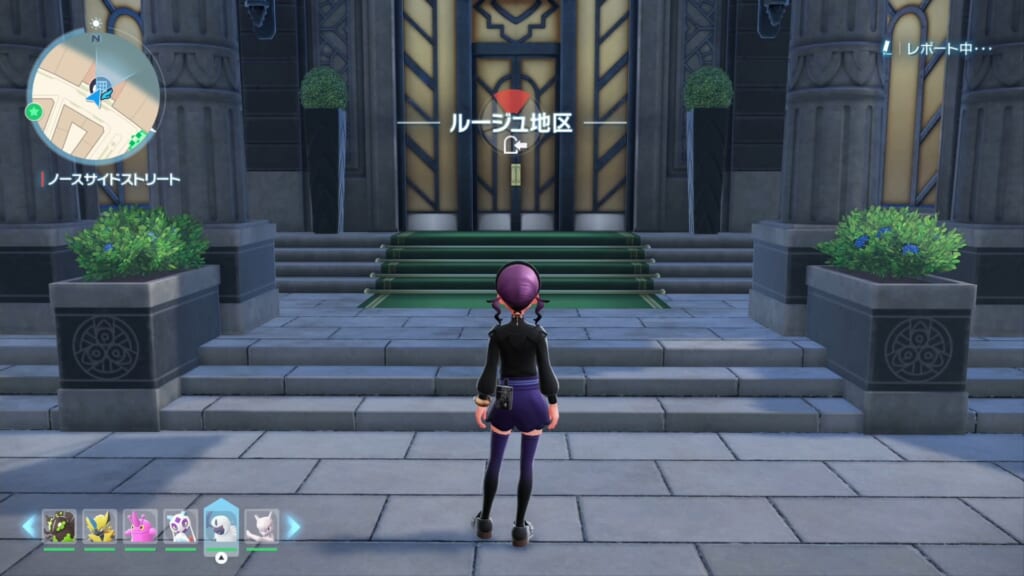Select the pink Heracross party slot

click(x=140, y=526)
